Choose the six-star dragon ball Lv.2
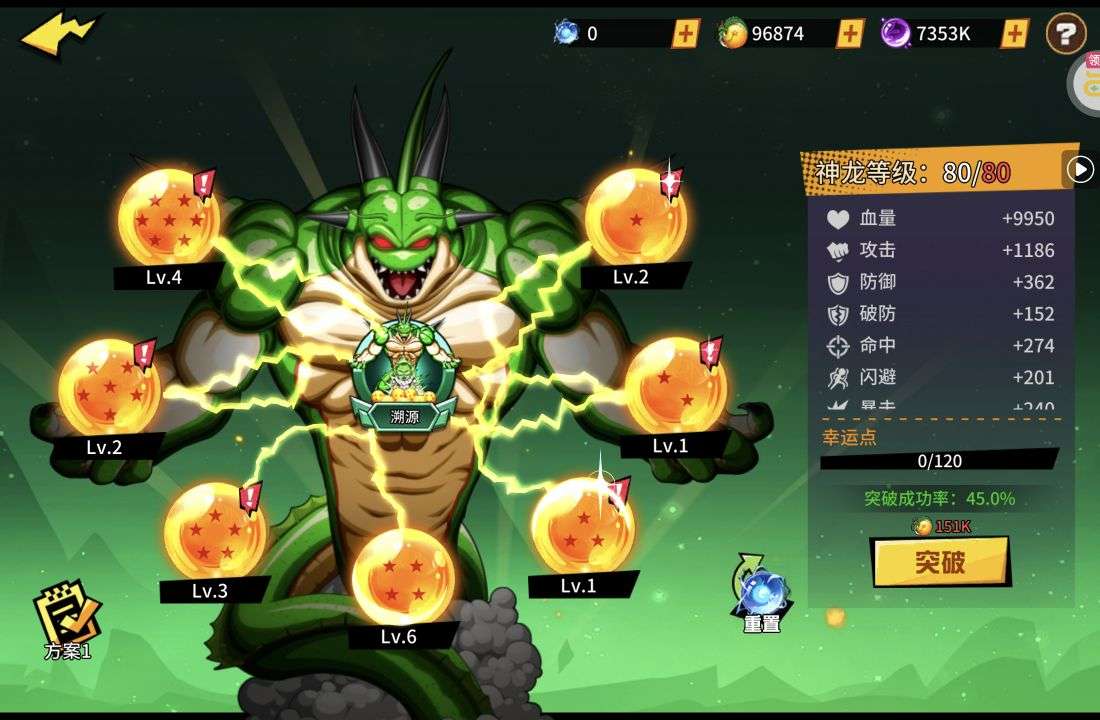 108,387
